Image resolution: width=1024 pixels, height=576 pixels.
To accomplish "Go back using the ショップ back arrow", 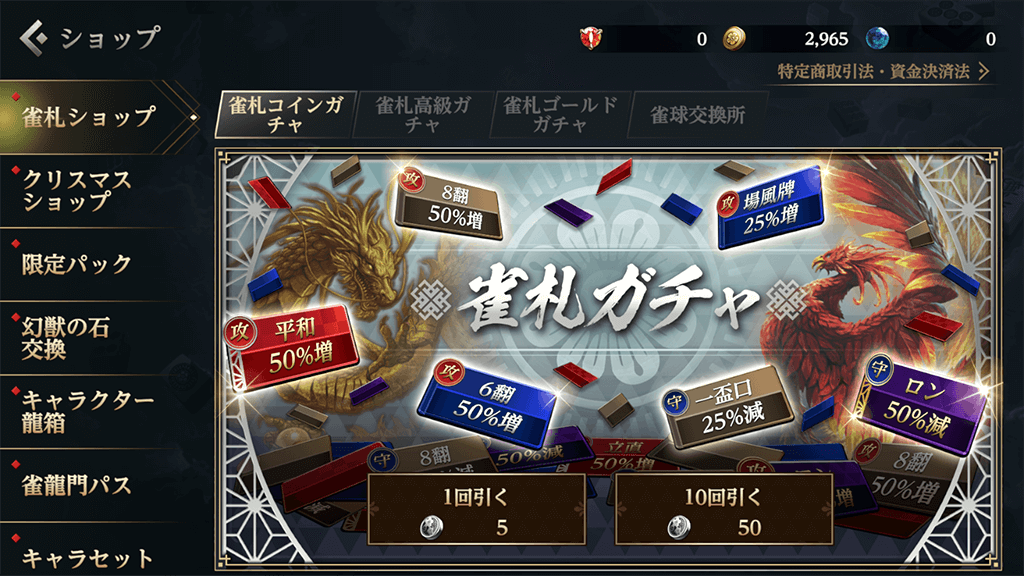I will (36, 39).
